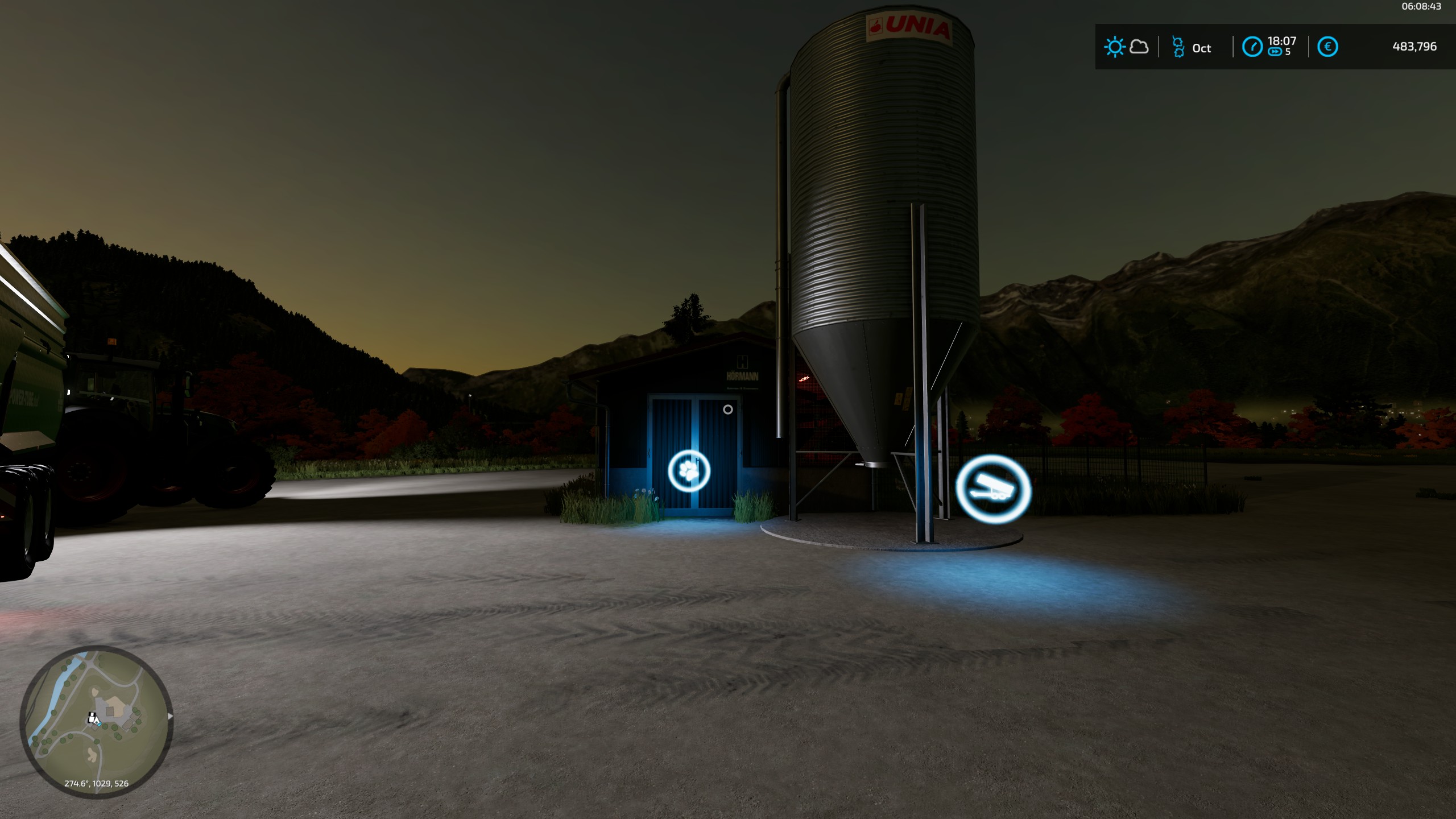
Task: Click the clock time-scale icon
Action: (1252, 47)
